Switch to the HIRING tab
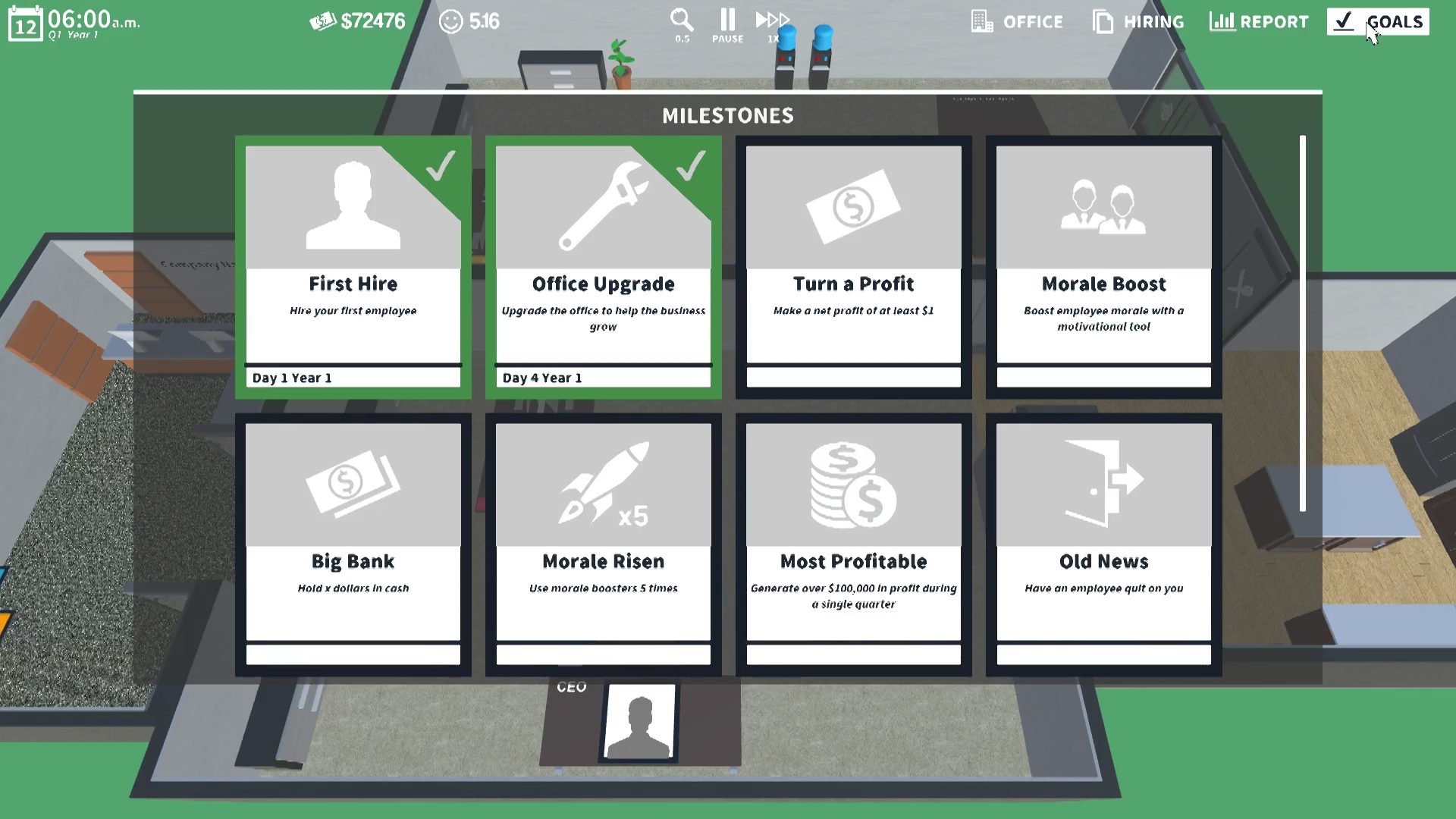The image size is (1456, 819). point(1154,22)
